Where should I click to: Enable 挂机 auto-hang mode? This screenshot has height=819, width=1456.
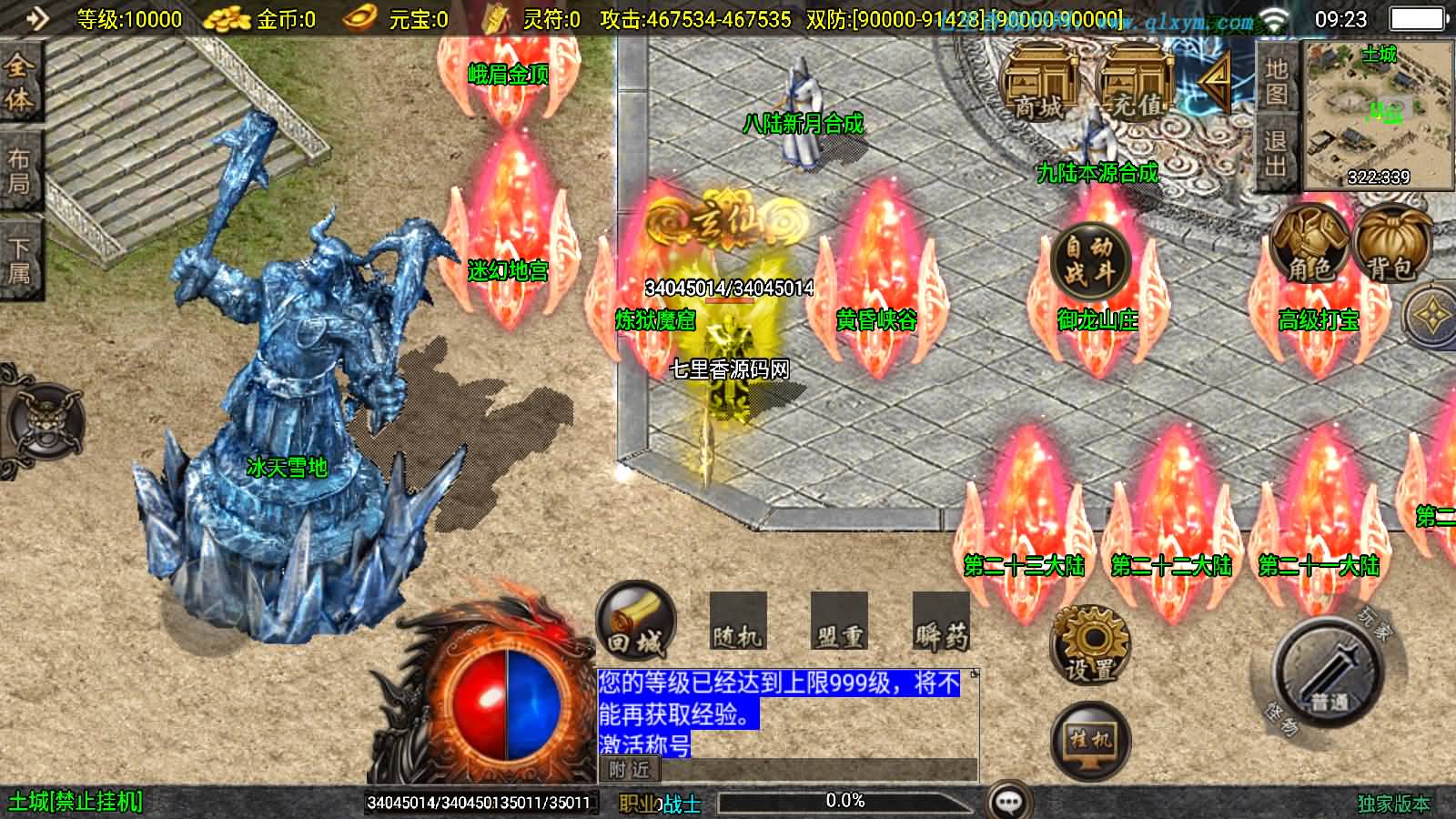[x=1088, y=739]
